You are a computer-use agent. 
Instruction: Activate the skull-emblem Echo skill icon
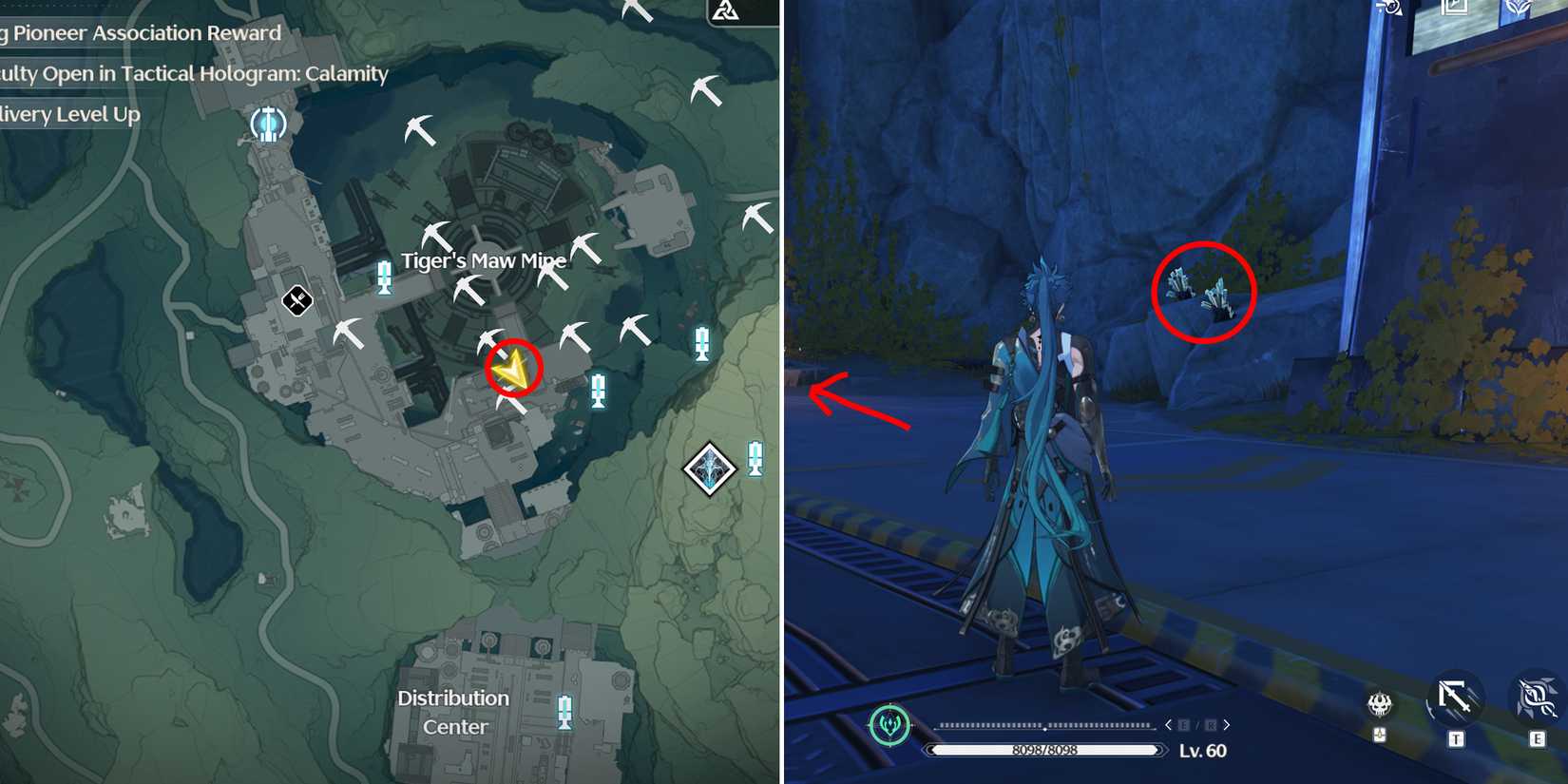(x=1379, y=705)
